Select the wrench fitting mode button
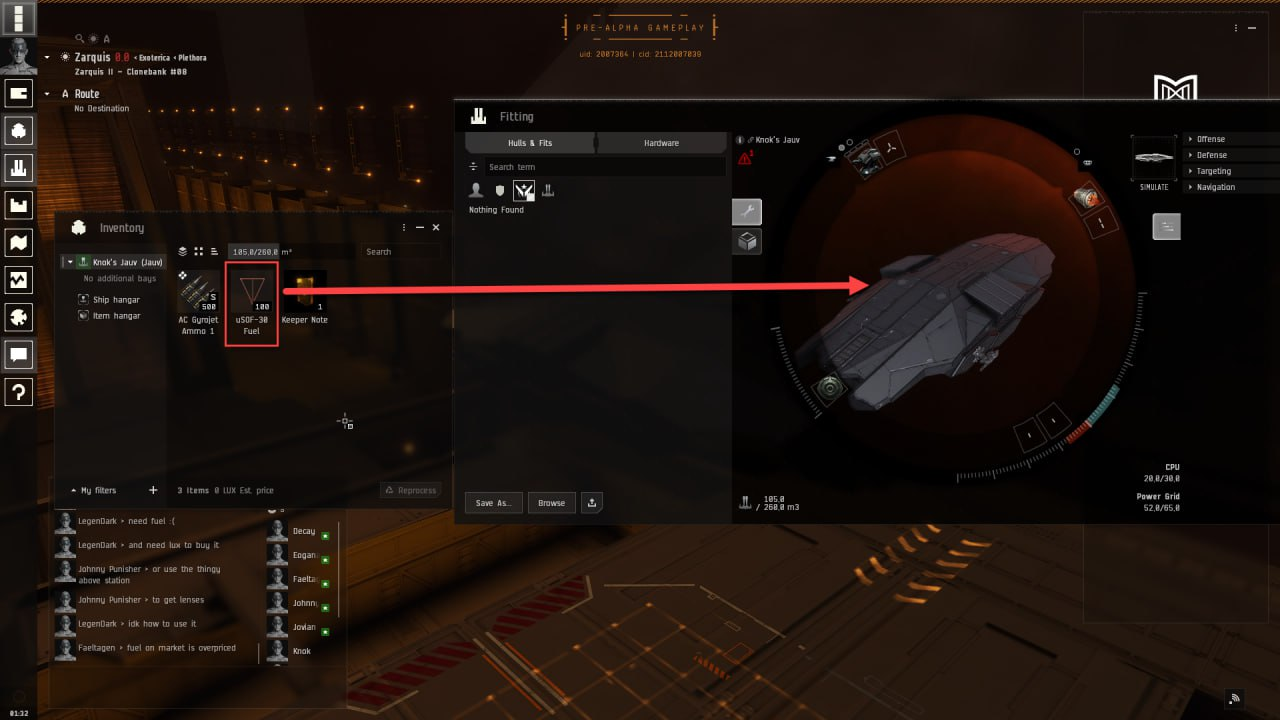Image resolution: width=1280 pixels, height=720 pixels. (x=747, y=212)
